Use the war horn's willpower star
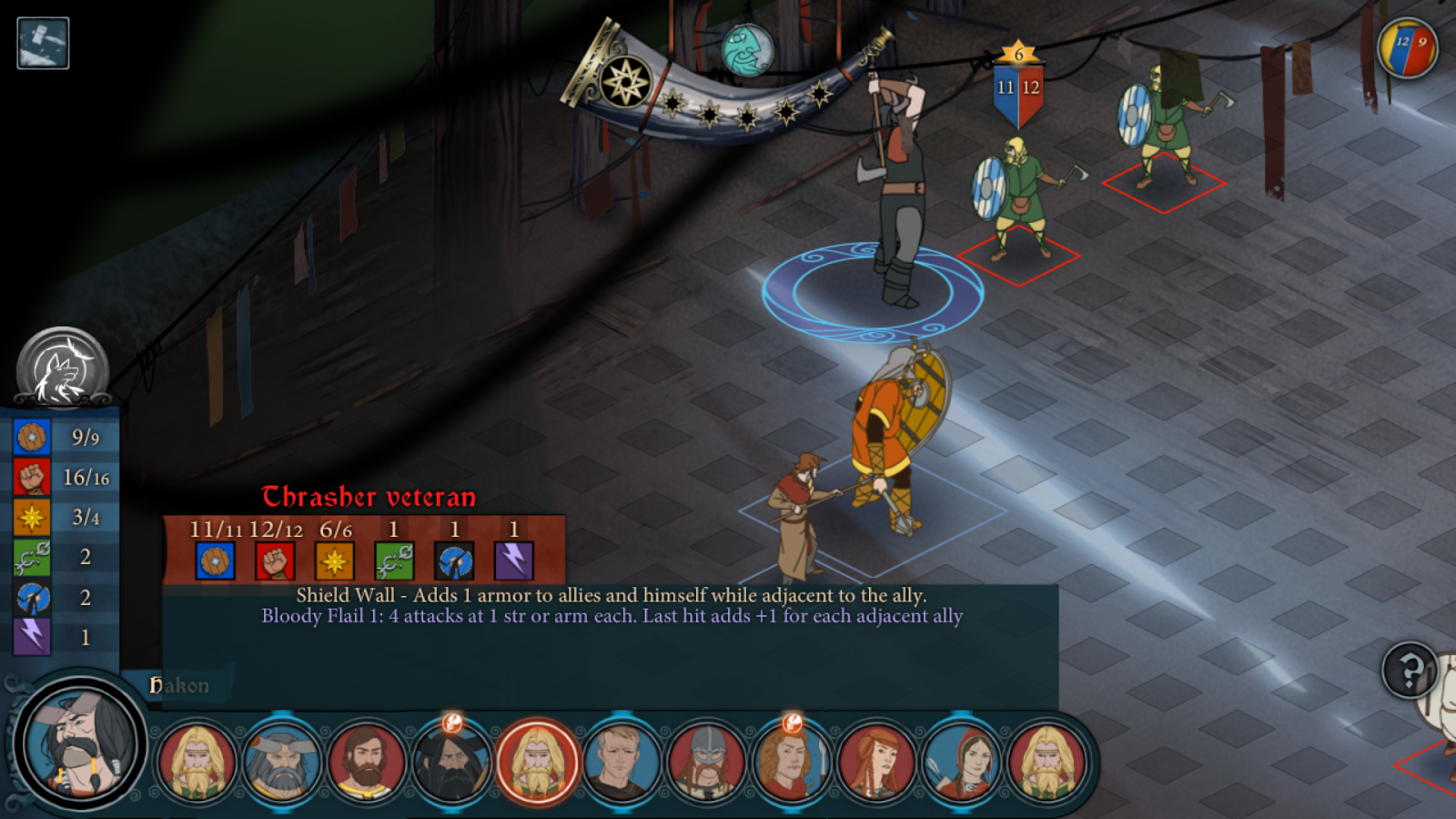The height and width of the screenshot is (819, 1456). pyautogui.click(x=626, y=83)
